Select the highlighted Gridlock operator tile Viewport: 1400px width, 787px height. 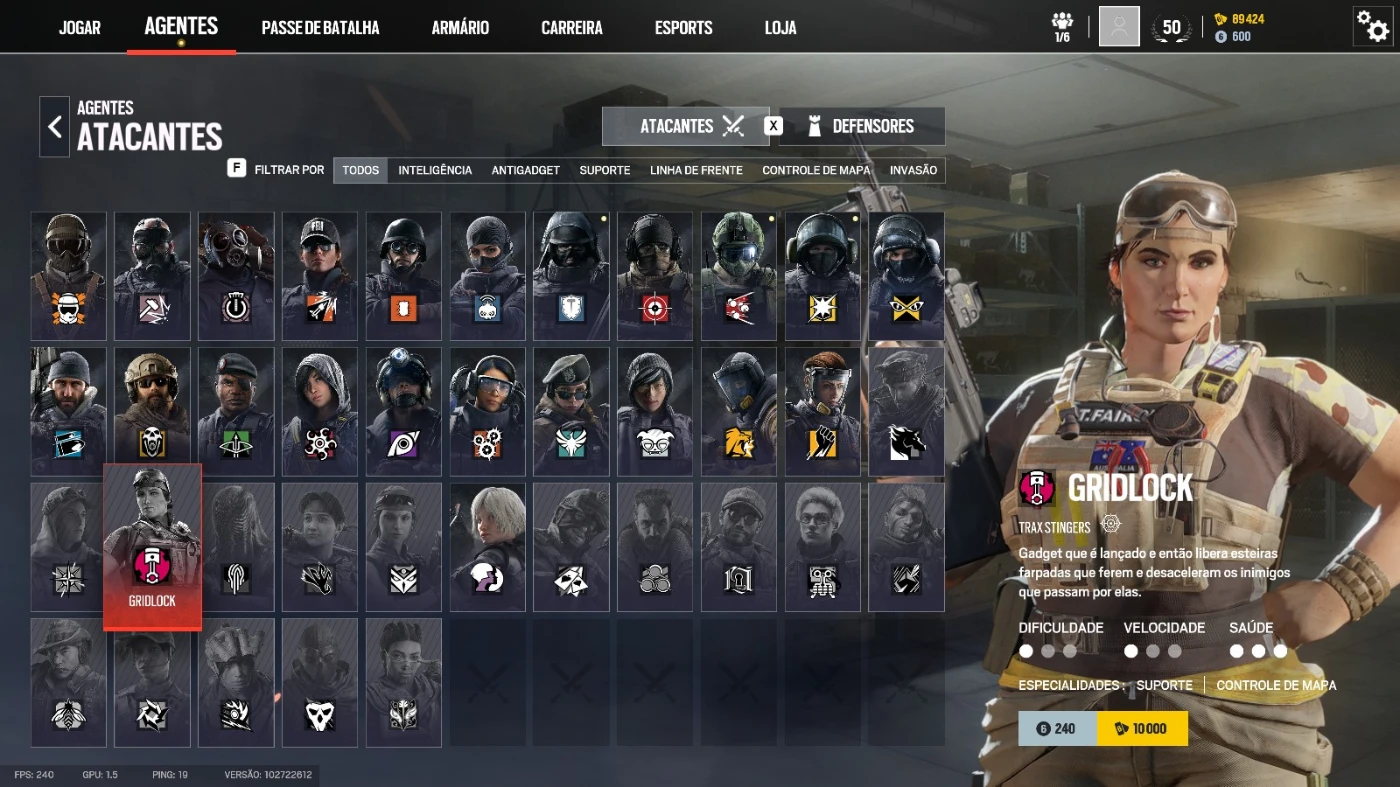coord(152,546)
